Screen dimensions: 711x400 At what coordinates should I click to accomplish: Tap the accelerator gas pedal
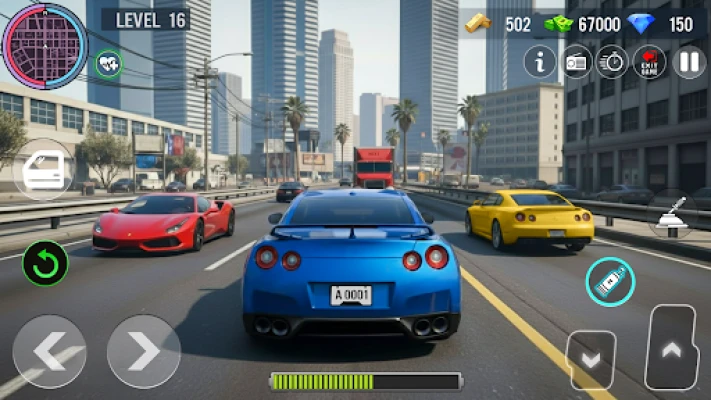click(x=670, y=348)
